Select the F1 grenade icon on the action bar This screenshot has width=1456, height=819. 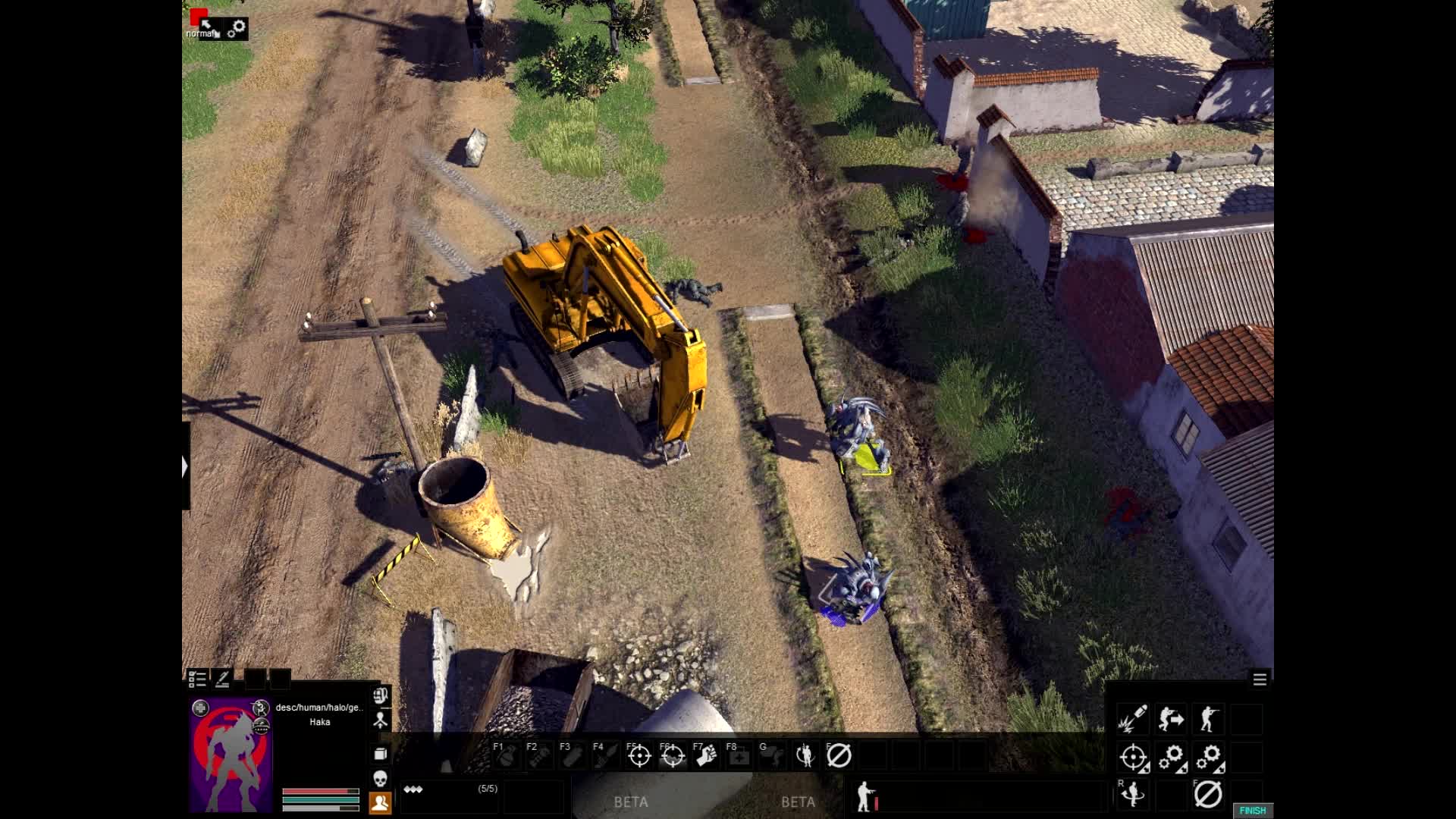tap(506, 756)
